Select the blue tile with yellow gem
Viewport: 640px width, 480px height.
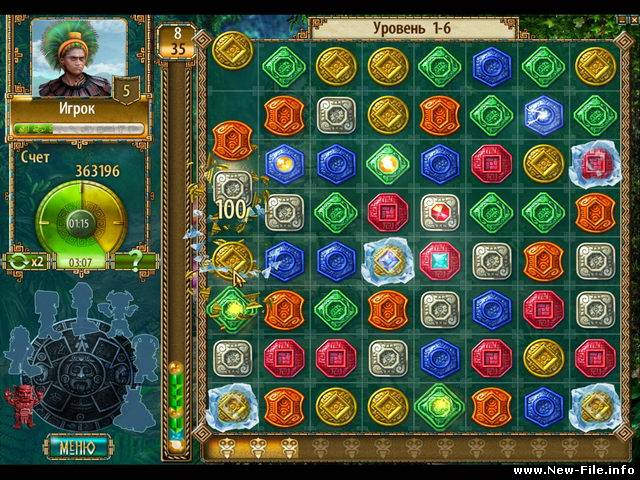point(284,162)
